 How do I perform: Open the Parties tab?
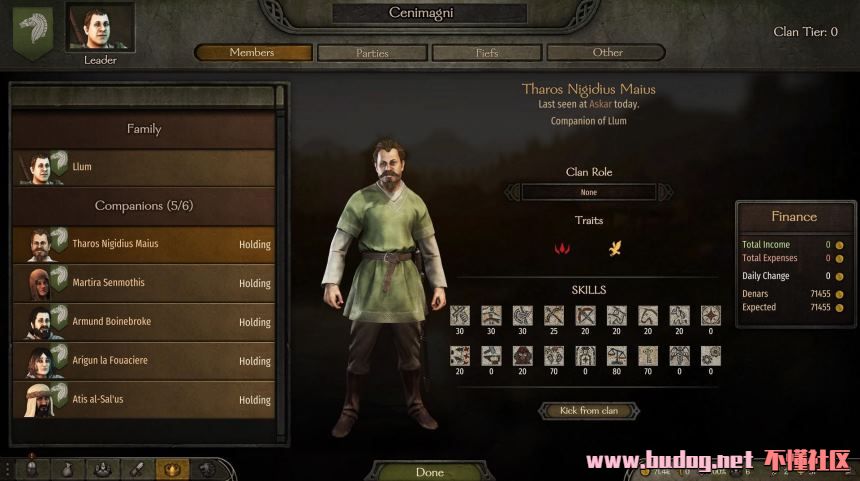(x=372, y=52)
